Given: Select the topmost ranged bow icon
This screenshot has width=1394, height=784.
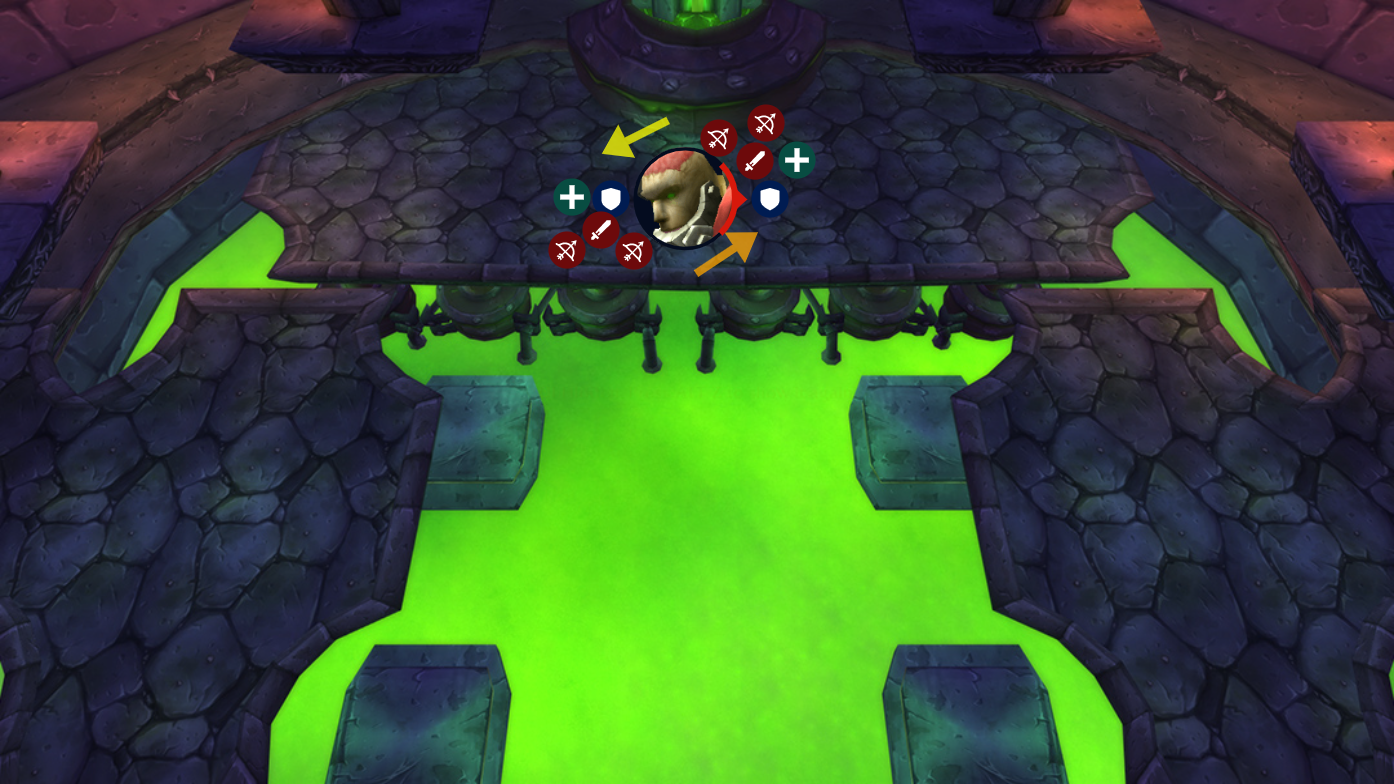Looking at the screenshot, I should point(764,123).
